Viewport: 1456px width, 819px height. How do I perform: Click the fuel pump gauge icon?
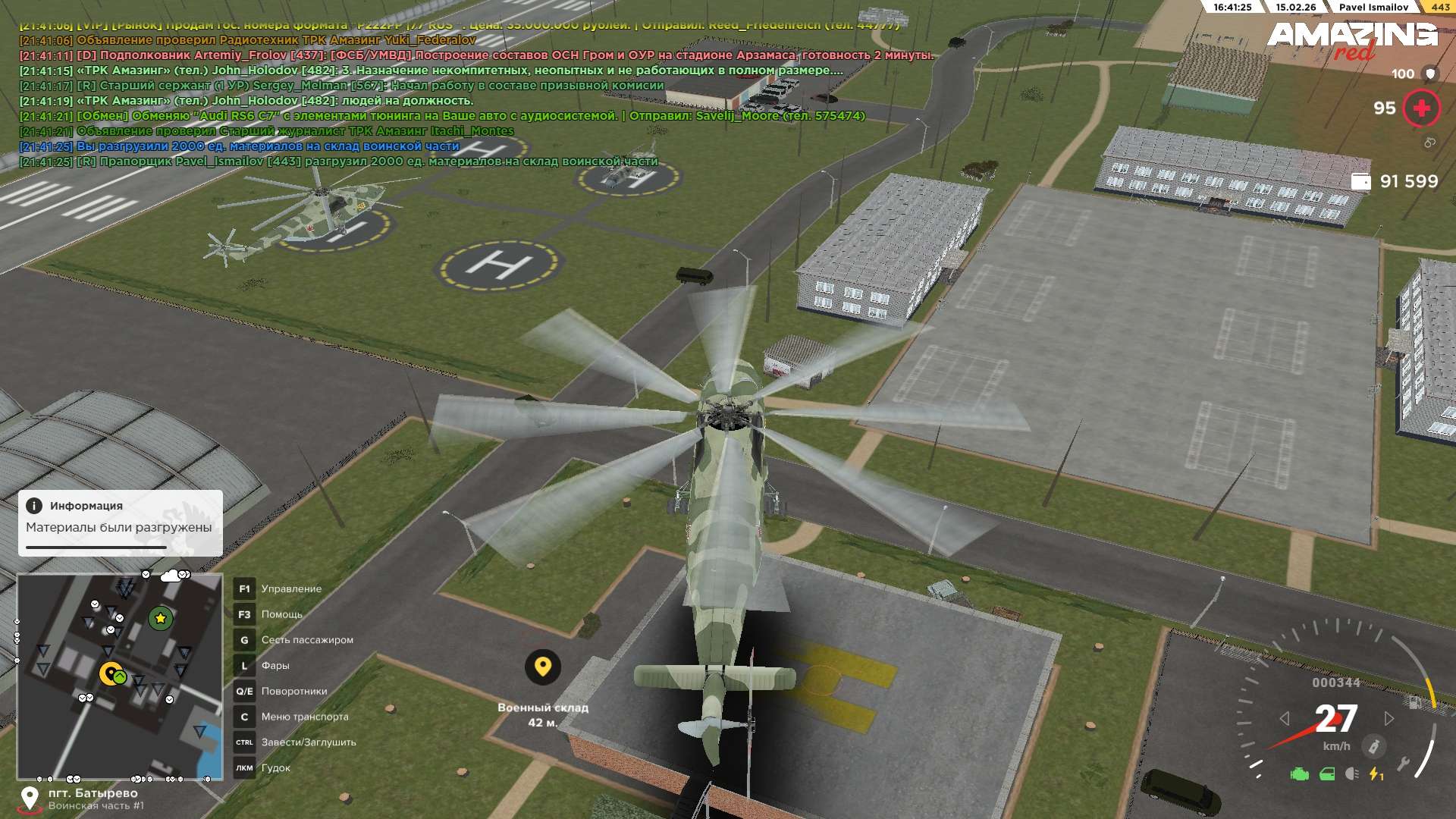click(1414, 702)
